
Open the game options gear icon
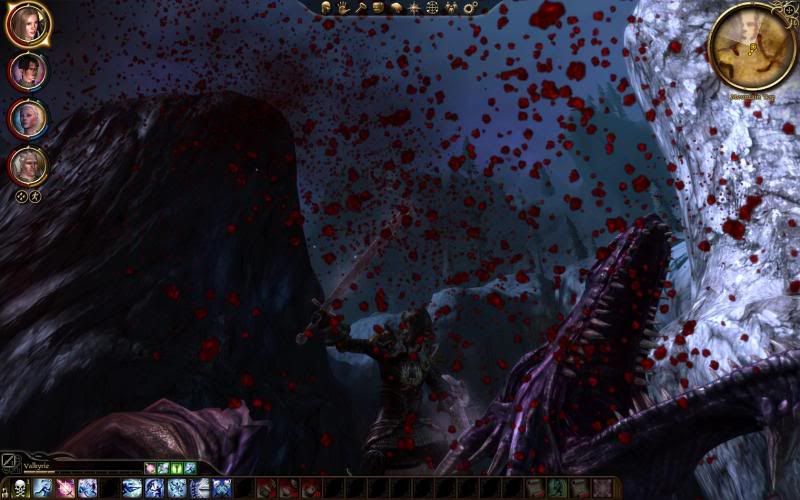point(469,8)
